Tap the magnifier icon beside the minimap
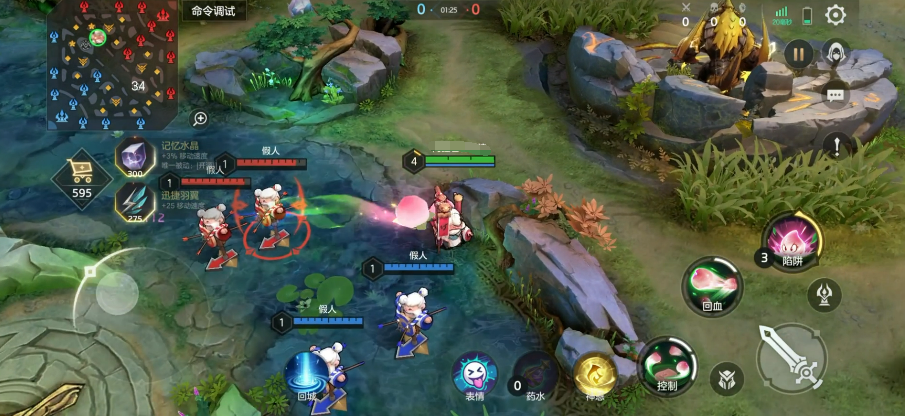Viewport: 905px width, 416px height. (200, 119)
